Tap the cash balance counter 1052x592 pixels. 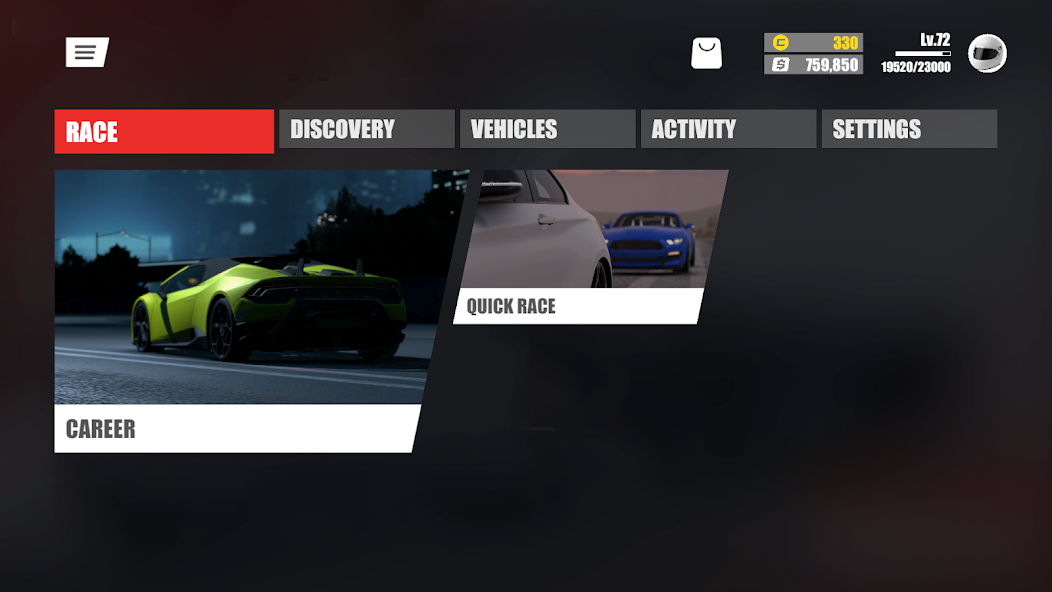click(x=813, y=65)
